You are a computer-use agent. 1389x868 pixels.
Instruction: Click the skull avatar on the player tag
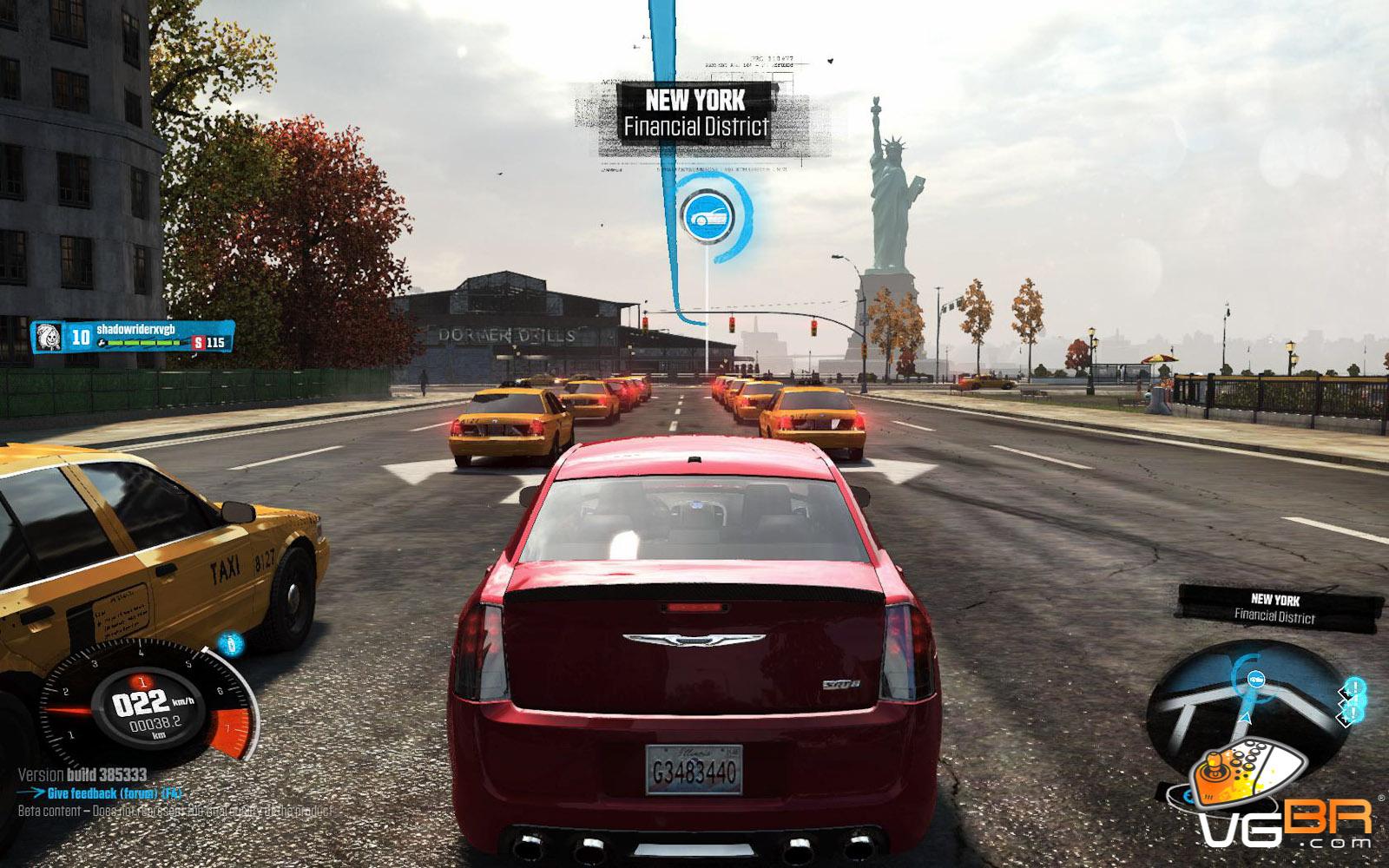49,336
